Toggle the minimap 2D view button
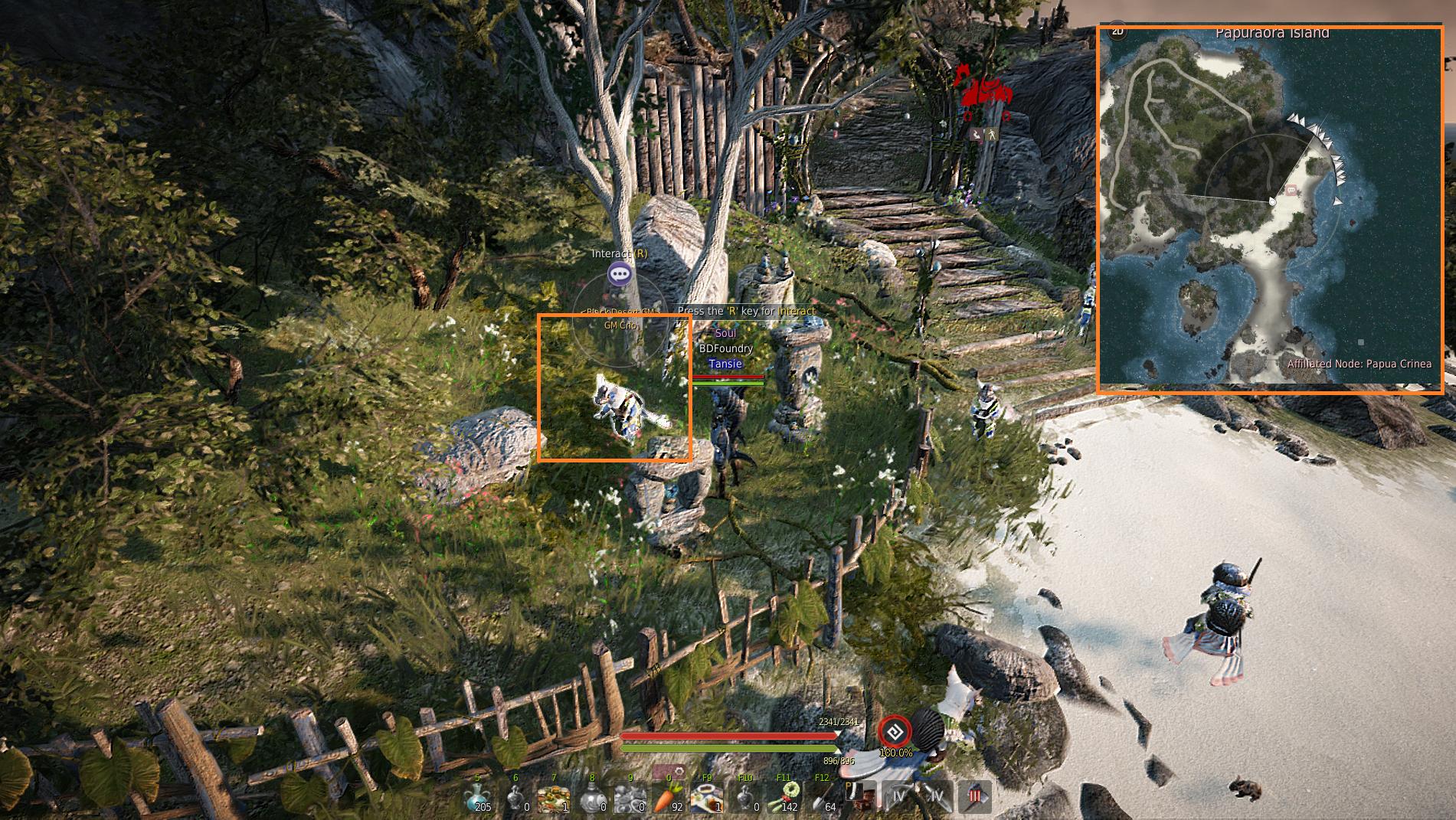Viewport: 1456px width, 820px height. click(x=1117, y=31)
